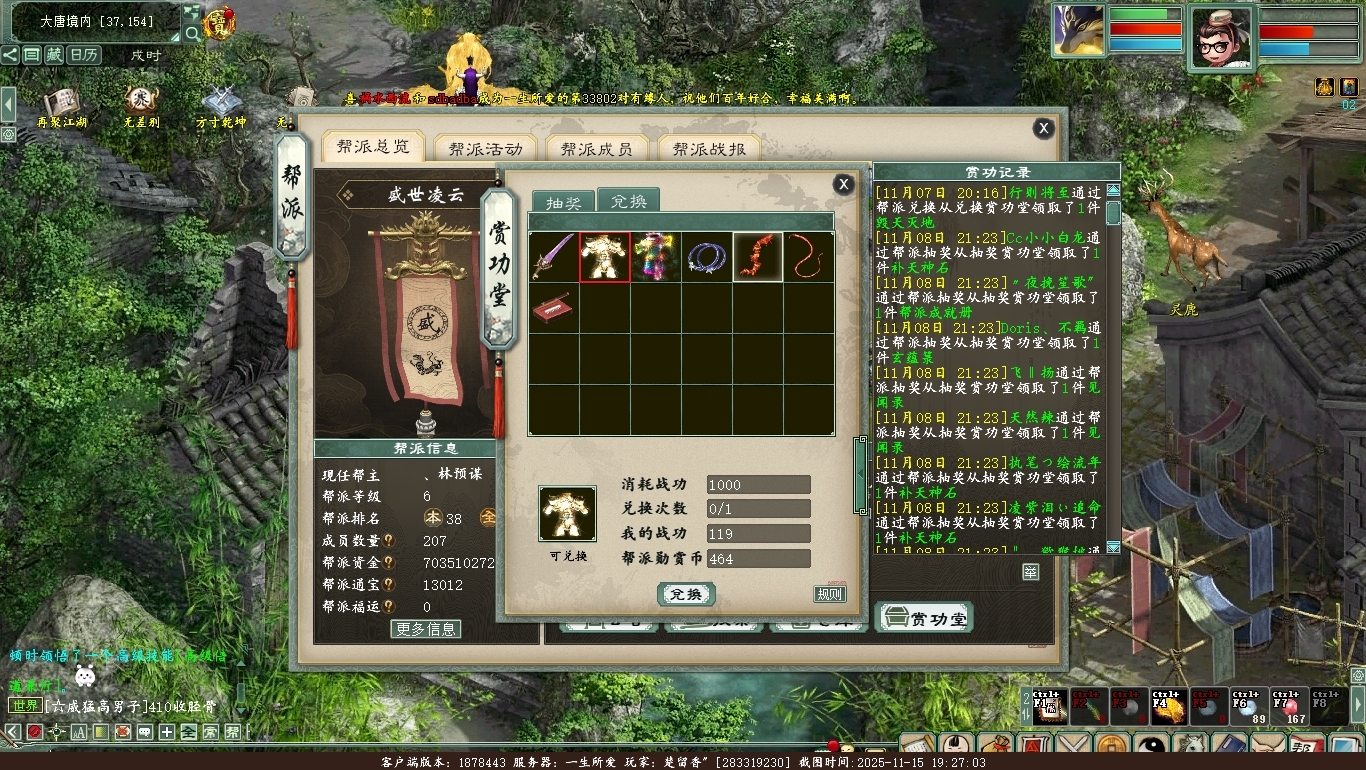Use the Ctrl+F7 red potion hotbar slot
The width and height of the screenshot is (1366, 770).
pos(1293,705)
